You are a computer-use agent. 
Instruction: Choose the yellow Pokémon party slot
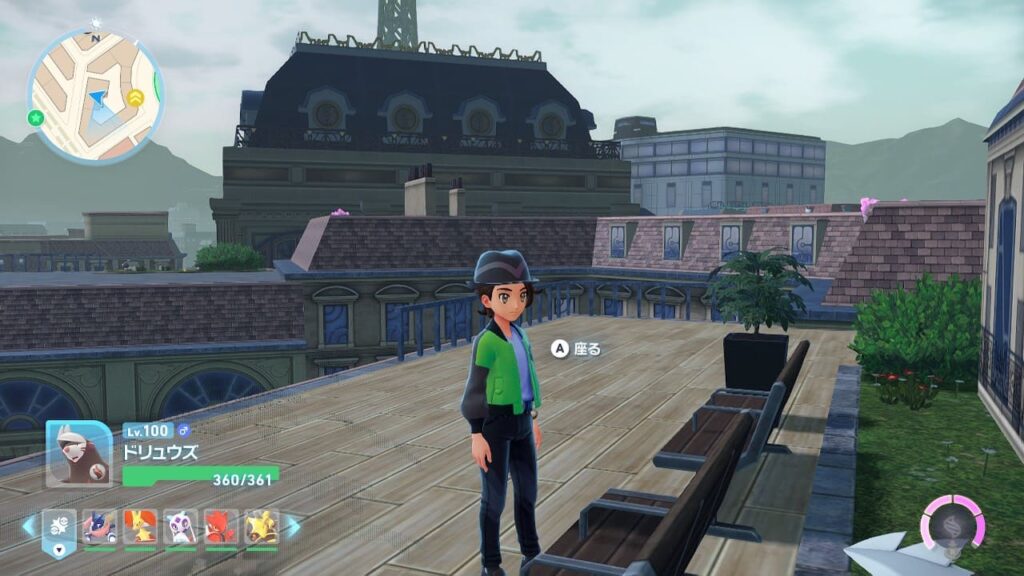(x=262, y=526)
